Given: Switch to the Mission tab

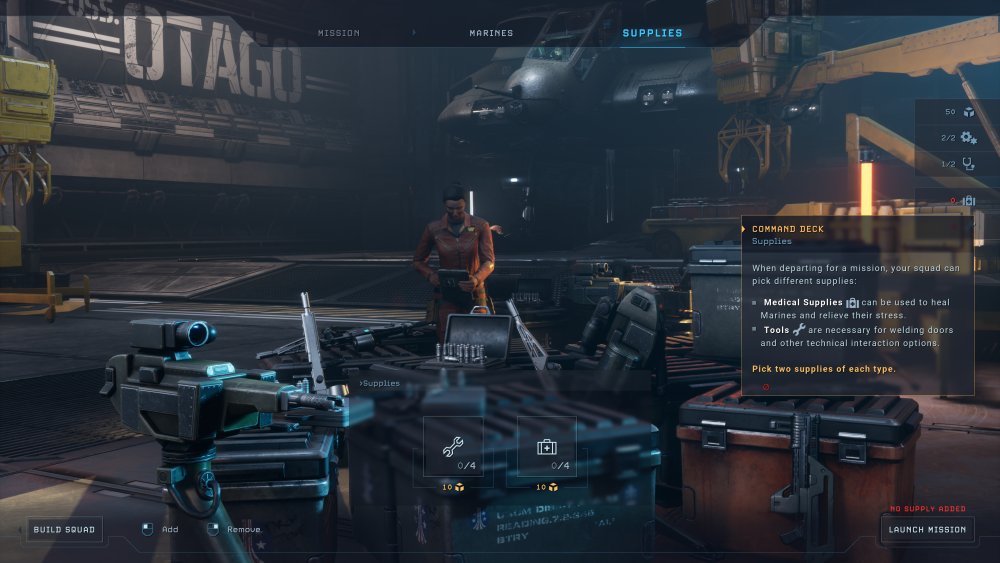Looking at the screenshot, I should tap(338, 33).
